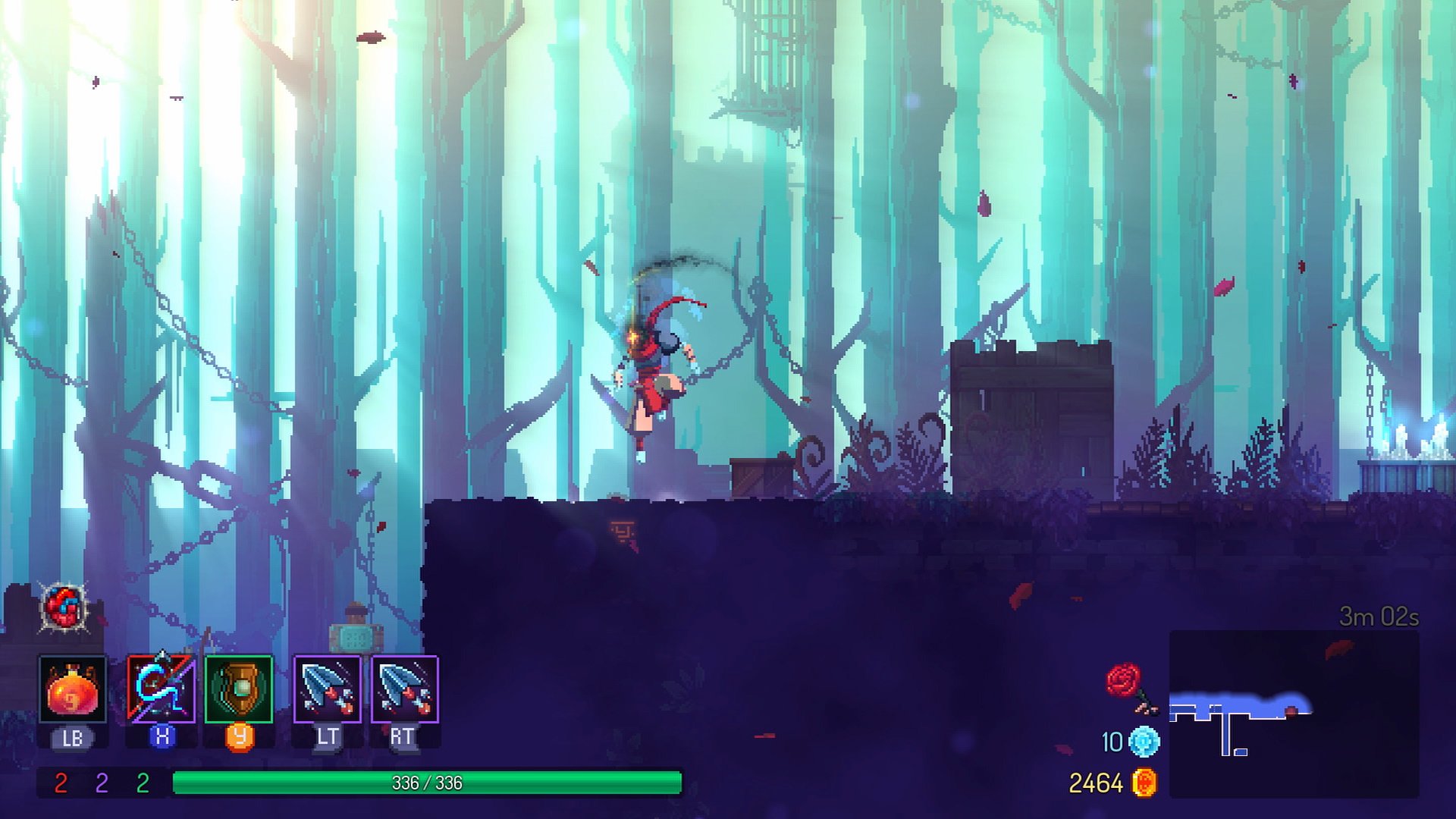The width and height of the screenshot is (1456, 819).
Task: Click the red heart mutation icon
Action: coord(64,607)
